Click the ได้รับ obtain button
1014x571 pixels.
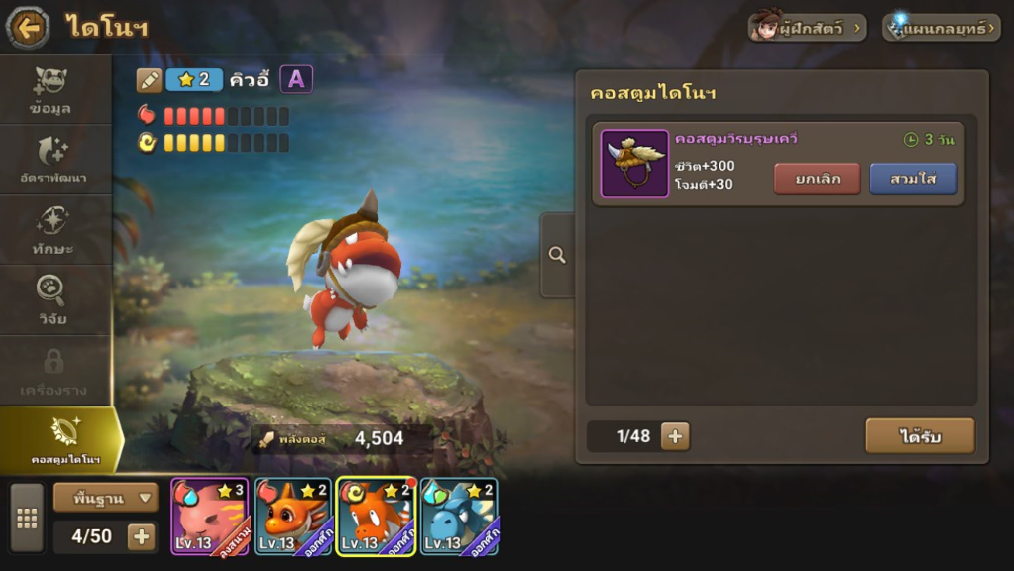[919, 436]
